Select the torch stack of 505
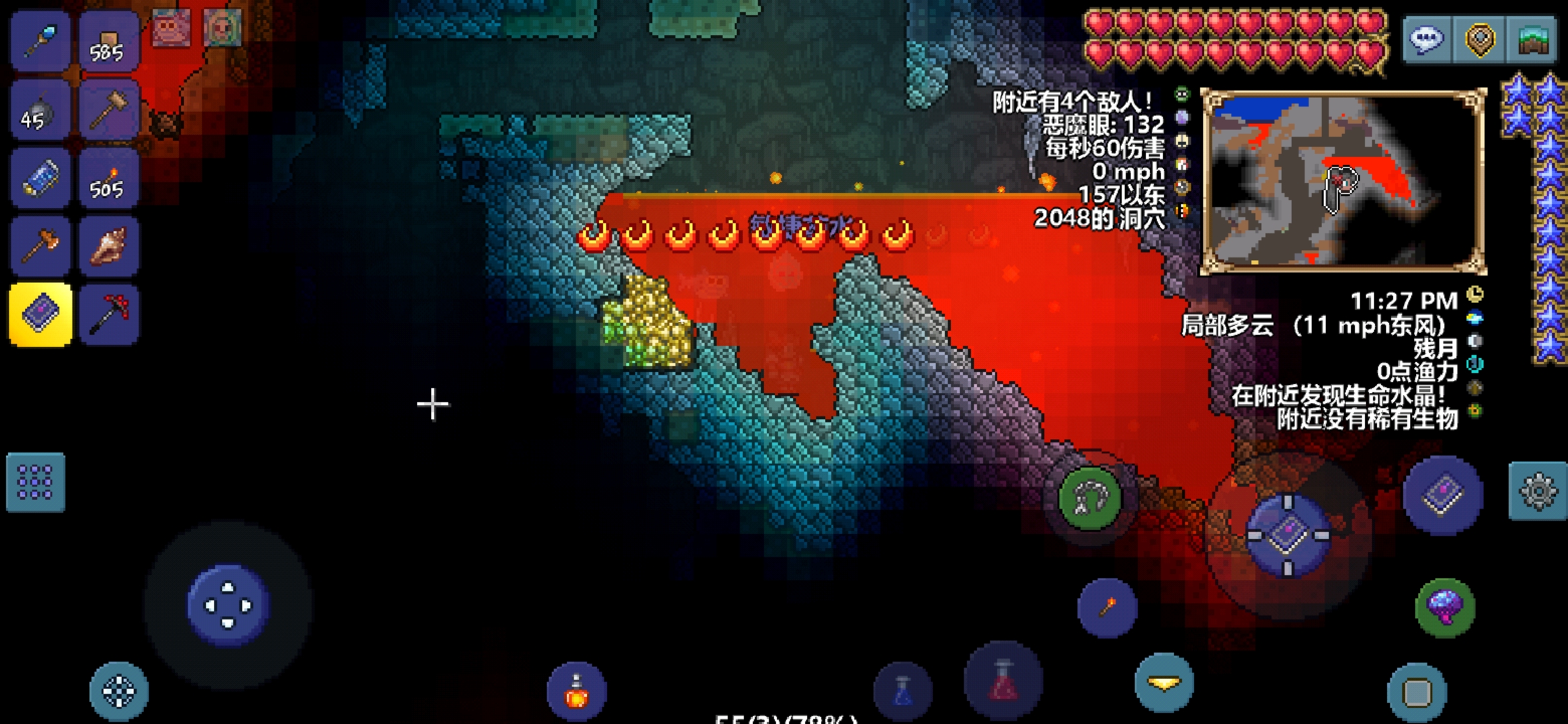1568x724 pixels. (x=109, y=180)
